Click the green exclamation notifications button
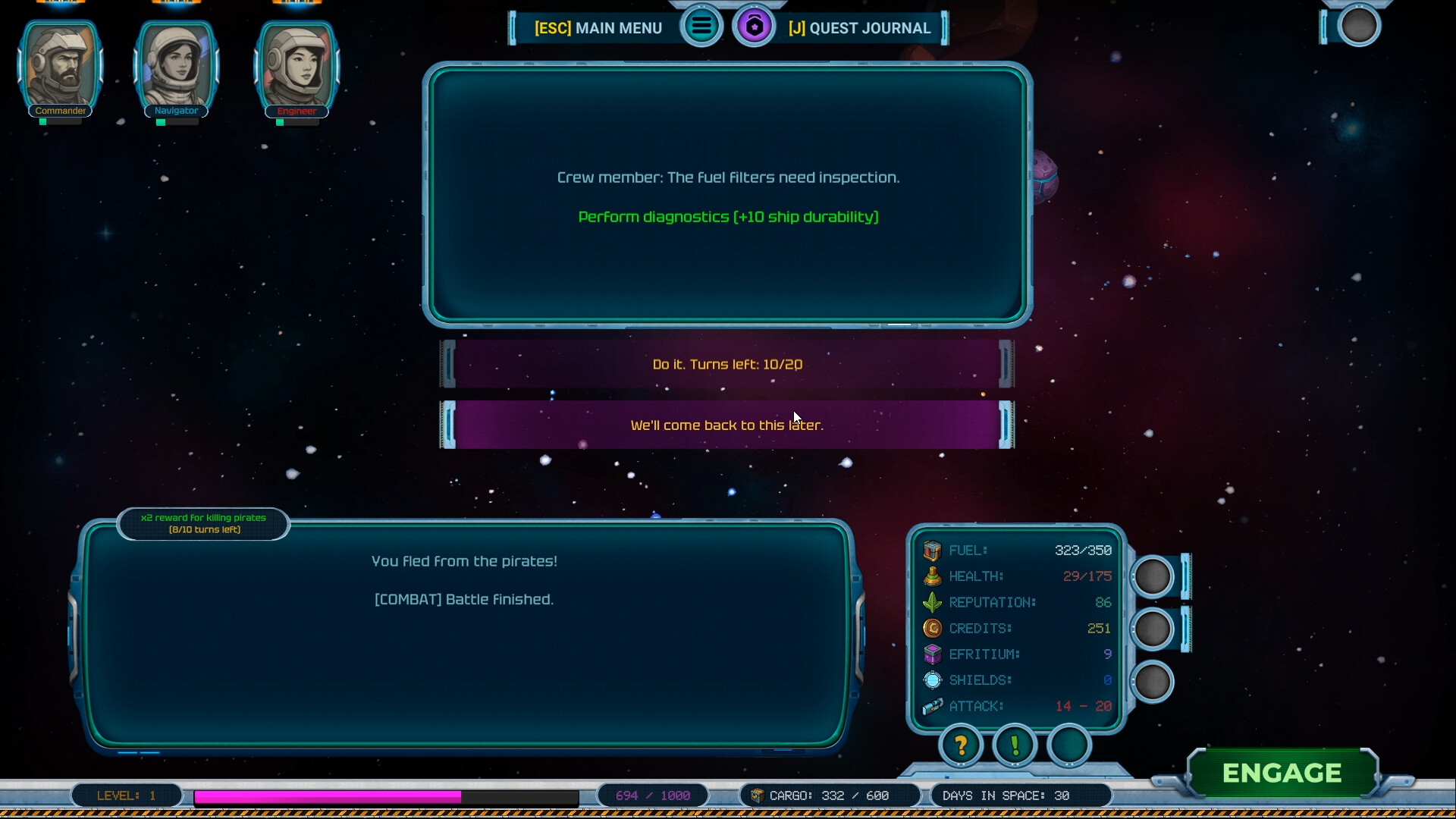The height and width of the screenshot is (819, 1456). (1015, 746)
